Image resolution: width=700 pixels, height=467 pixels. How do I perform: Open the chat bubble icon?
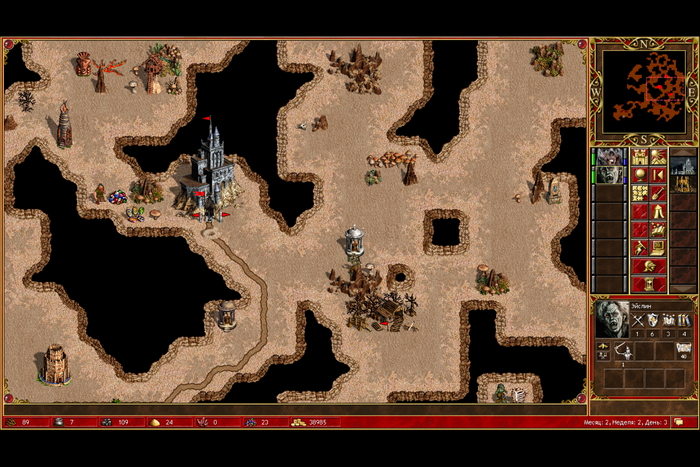679,422
